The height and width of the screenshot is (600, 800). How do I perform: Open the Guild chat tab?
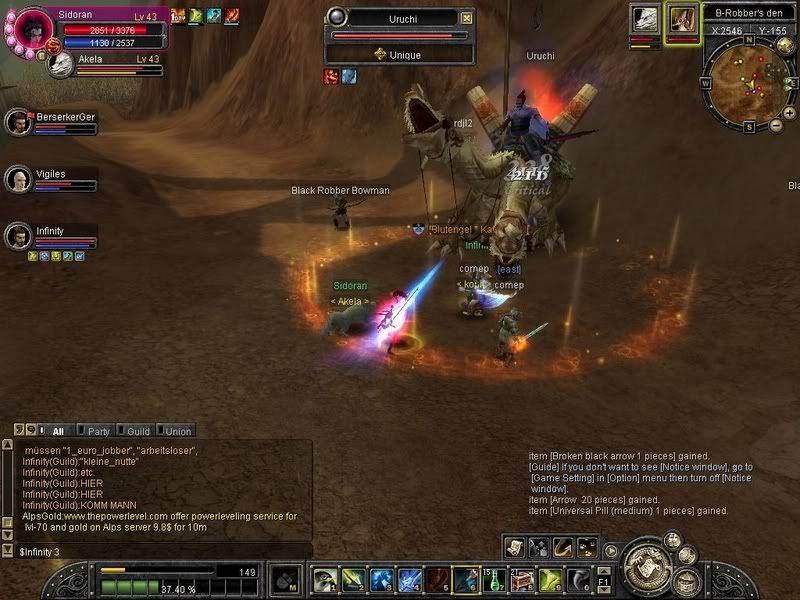click(138, 431)
